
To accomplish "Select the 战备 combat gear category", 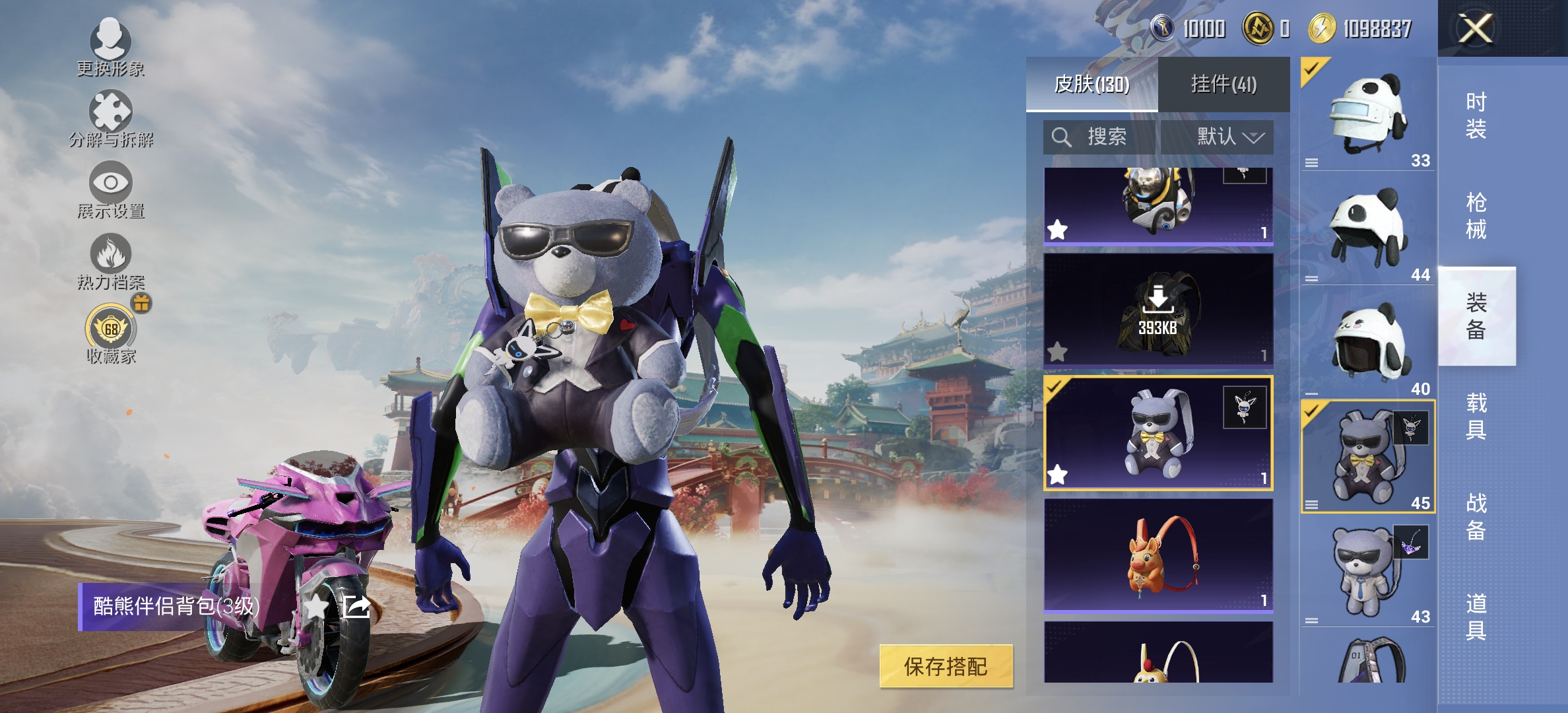I will (x=1476, y=516).
